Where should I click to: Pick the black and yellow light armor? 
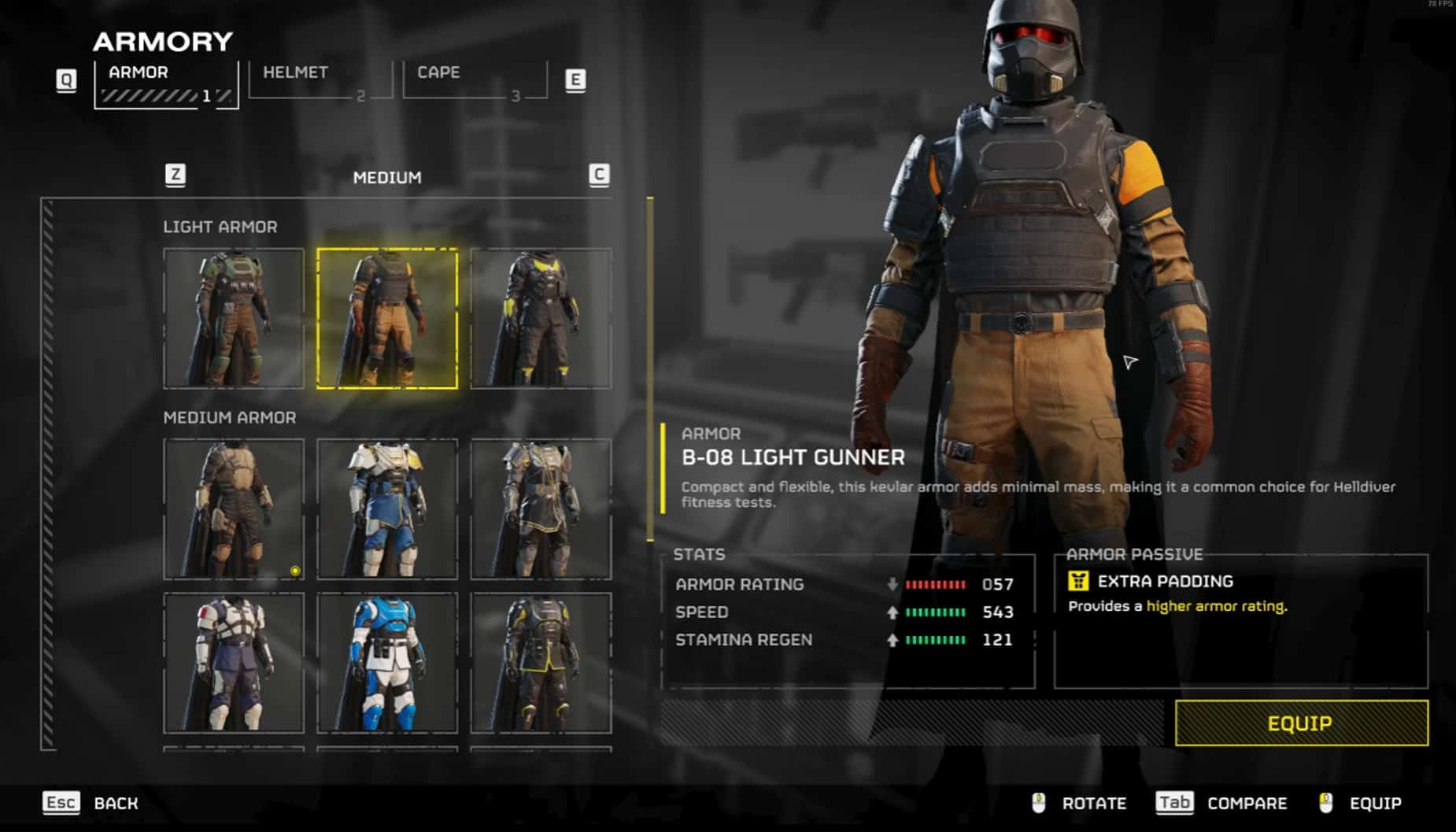pyautogui.click(x=541, y=318)
